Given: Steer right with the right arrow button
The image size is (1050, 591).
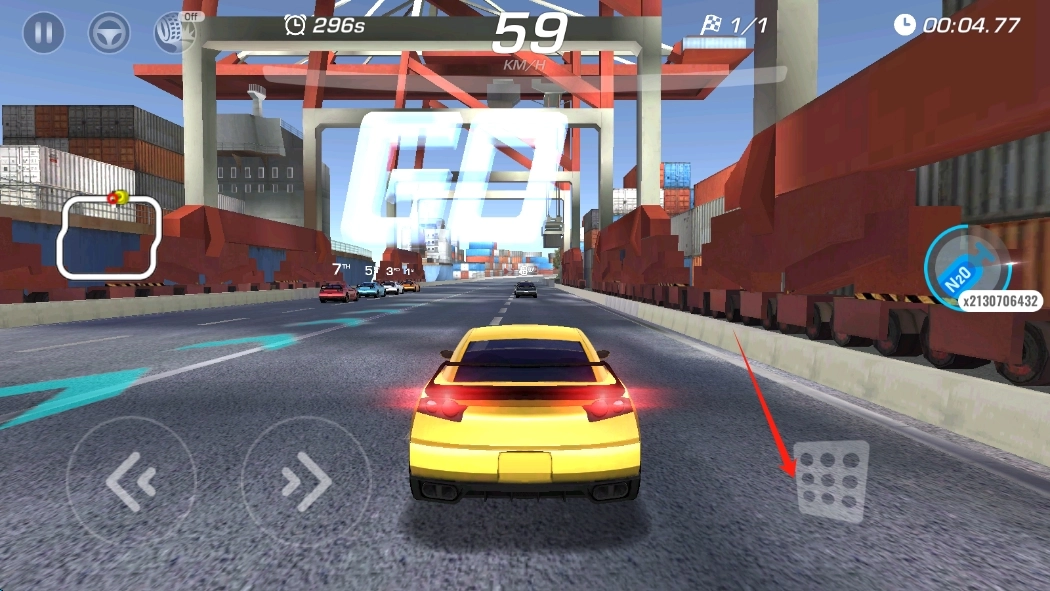Looking at the screenshot, I should [x=306, y=482].
